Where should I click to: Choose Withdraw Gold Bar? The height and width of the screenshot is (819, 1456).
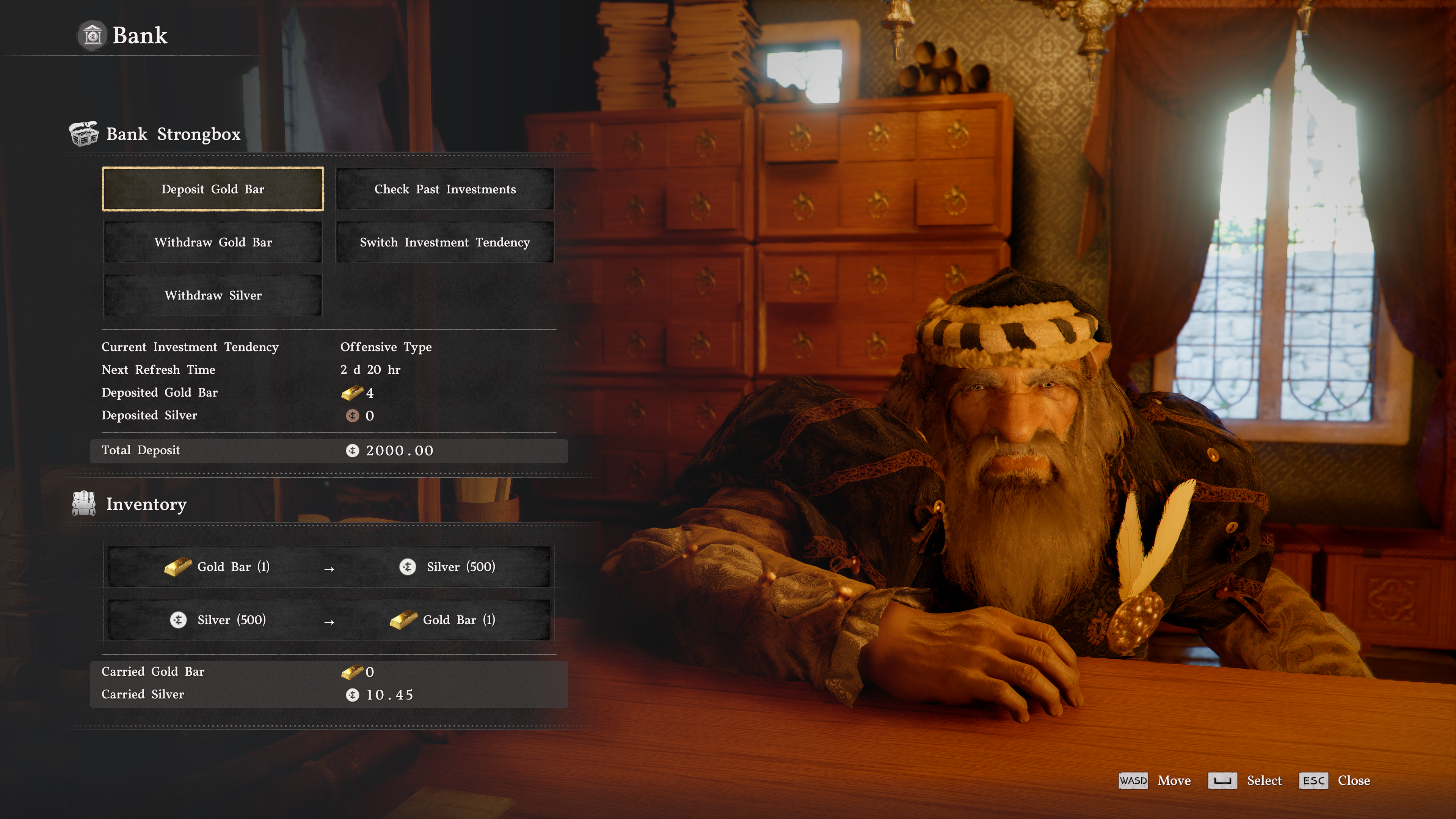[212, 242]
